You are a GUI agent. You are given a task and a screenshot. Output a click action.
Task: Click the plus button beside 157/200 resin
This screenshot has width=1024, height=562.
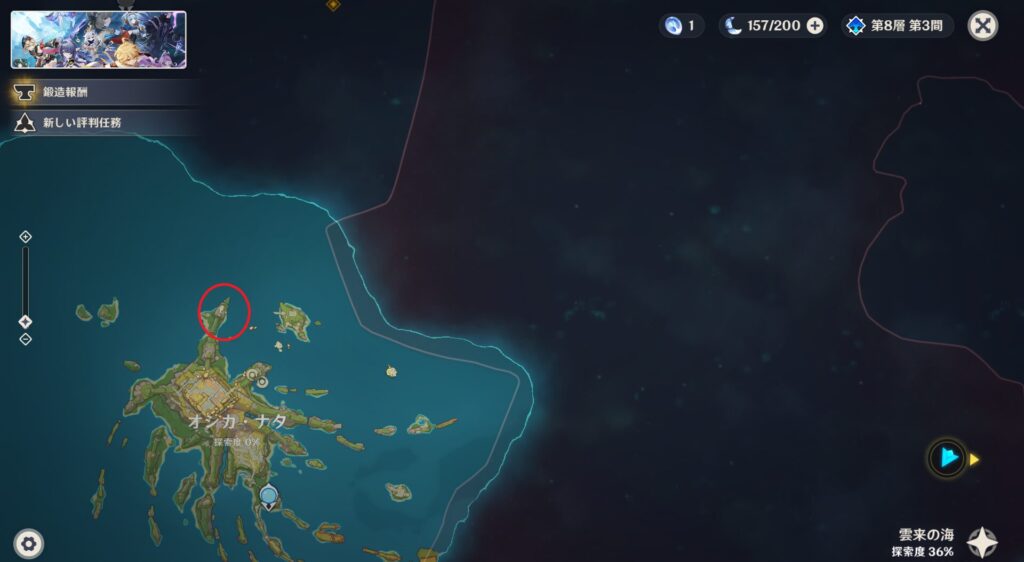(x=815, y=26)
